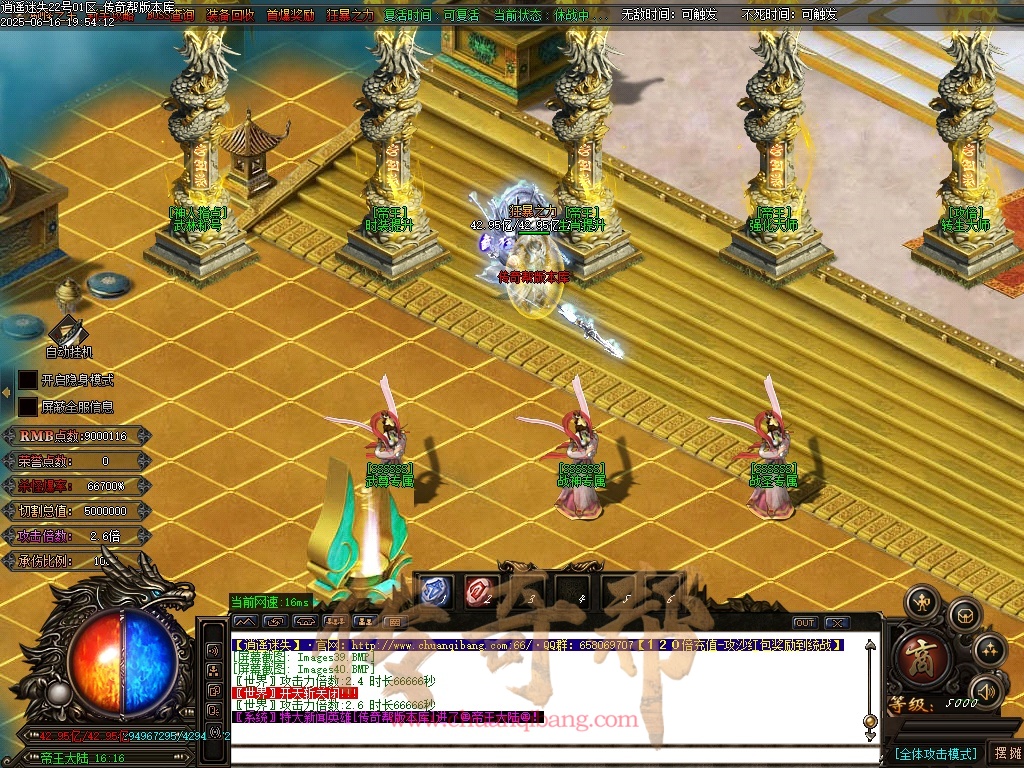Open the bag via the cube icon
This screenshot has width=1024, height=768.
(964, 614)
